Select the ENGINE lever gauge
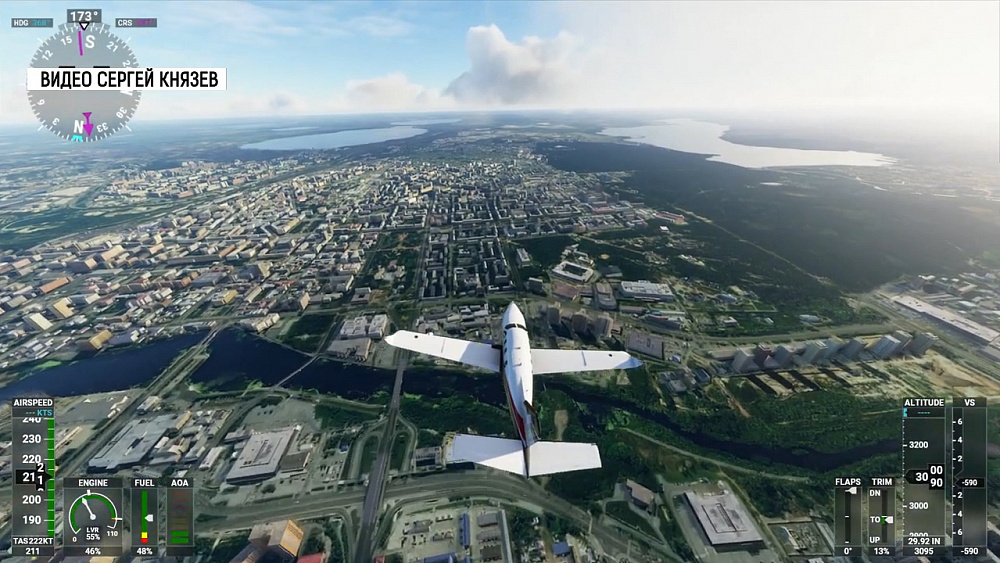This screenshot has height=563, width=1000. 92,515
